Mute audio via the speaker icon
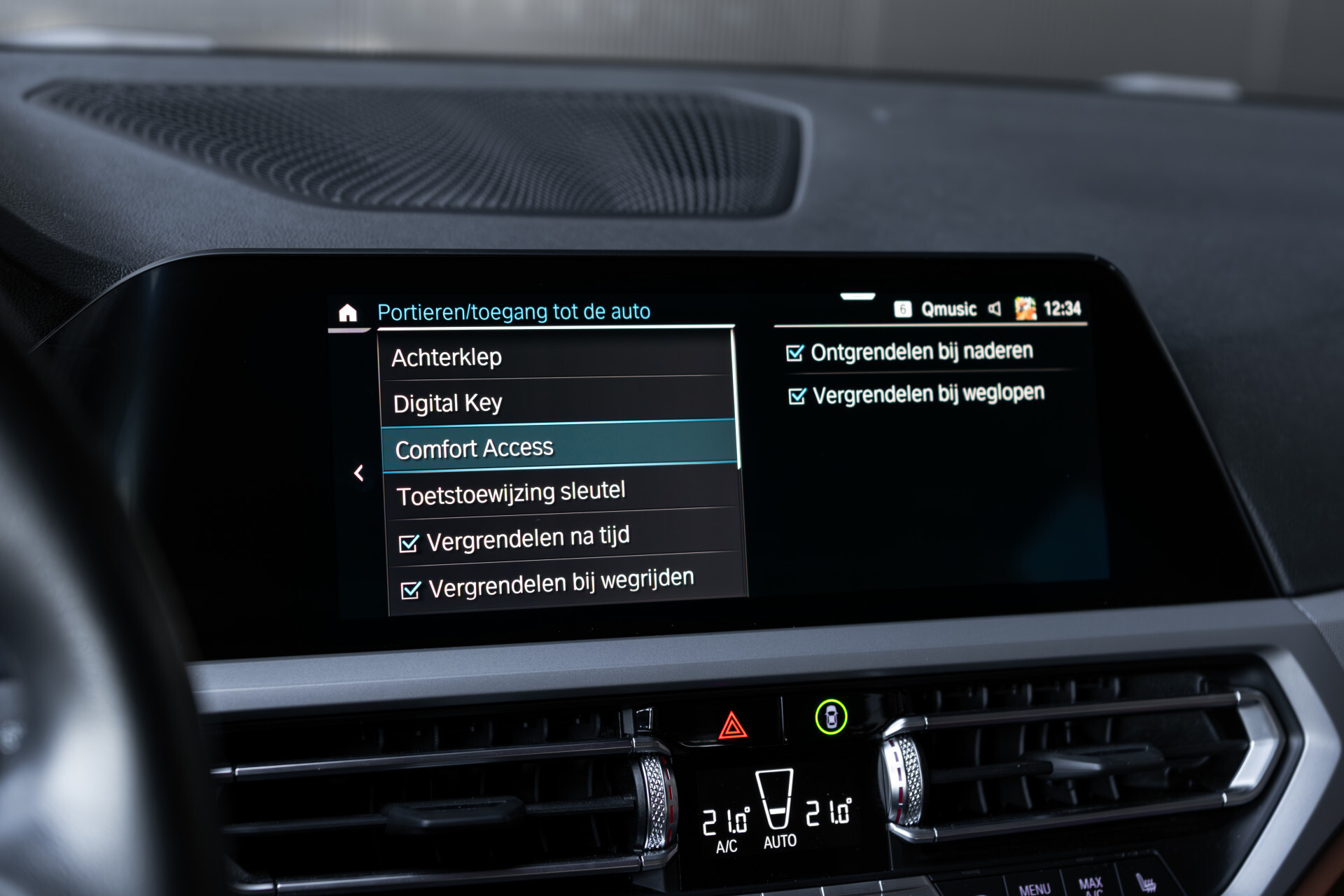Image resolution: width=1344 pixels, height=896 pixels. [995, 309]
